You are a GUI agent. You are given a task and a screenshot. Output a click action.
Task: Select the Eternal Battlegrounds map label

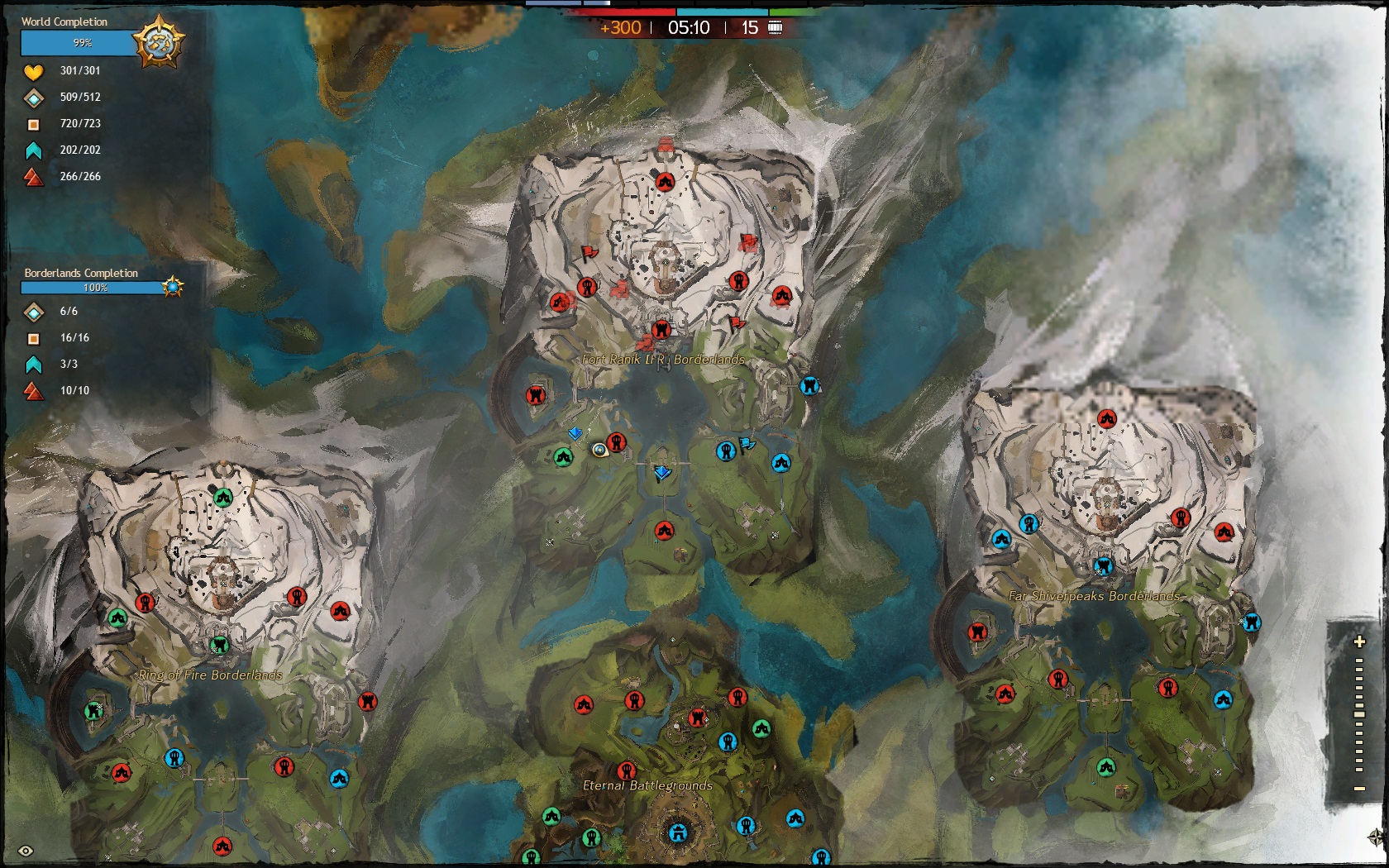(647, 785)
